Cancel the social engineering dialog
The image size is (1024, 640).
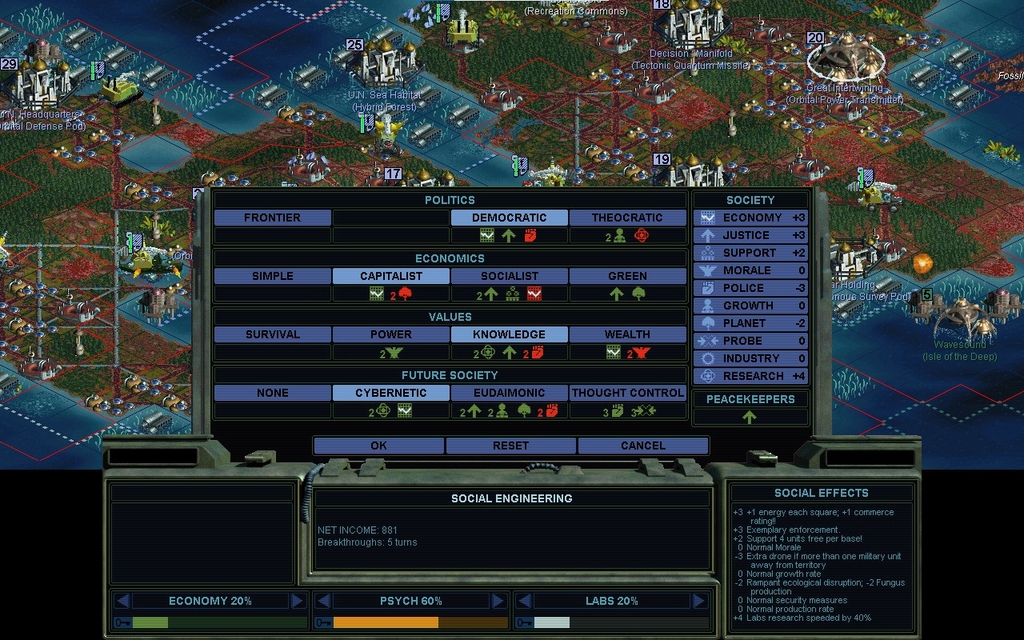click(x=642, y=445)
